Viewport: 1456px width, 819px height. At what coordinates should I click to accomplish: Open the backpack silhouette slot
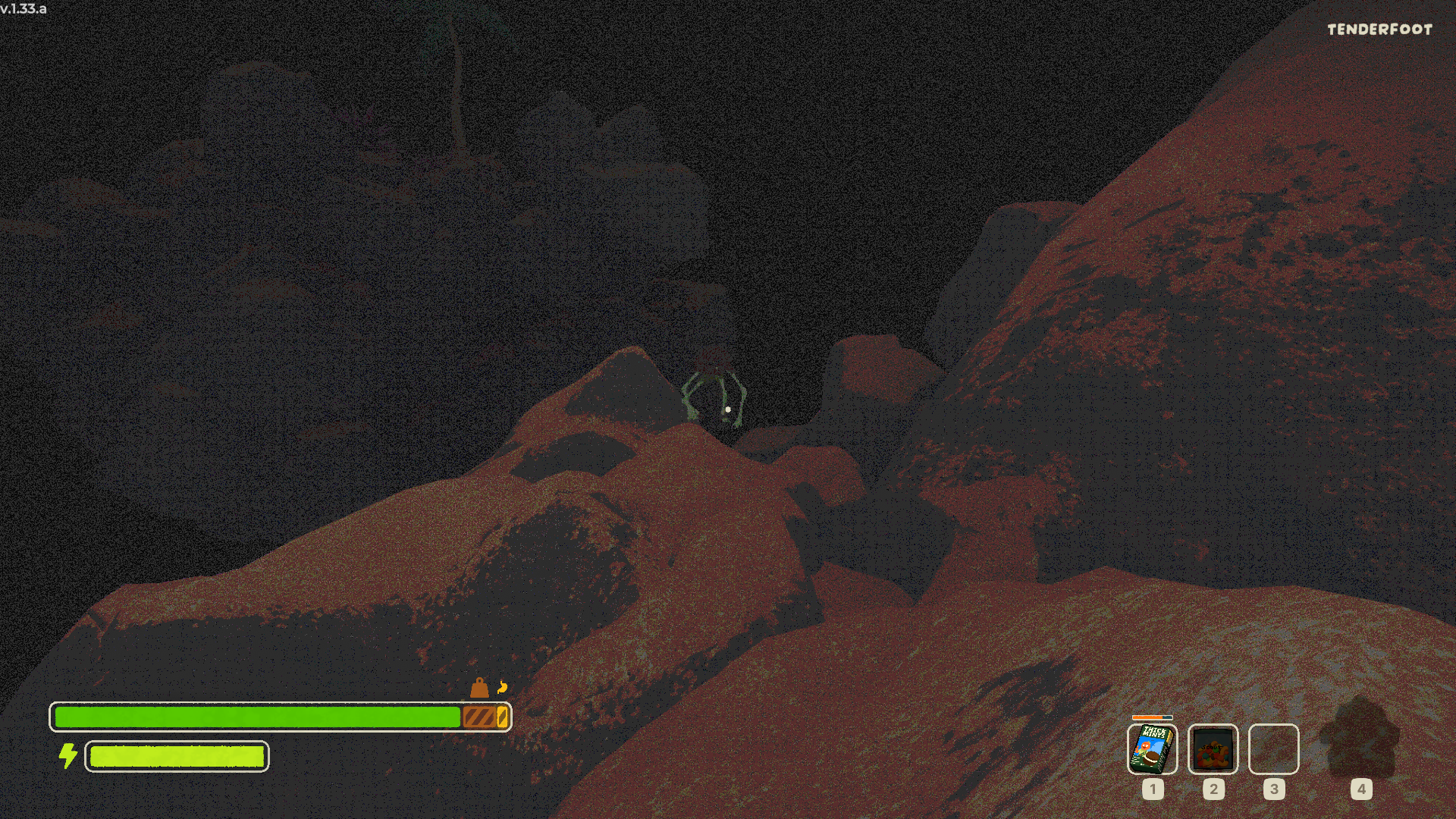pyautogui.click(x=1360, y=739)
